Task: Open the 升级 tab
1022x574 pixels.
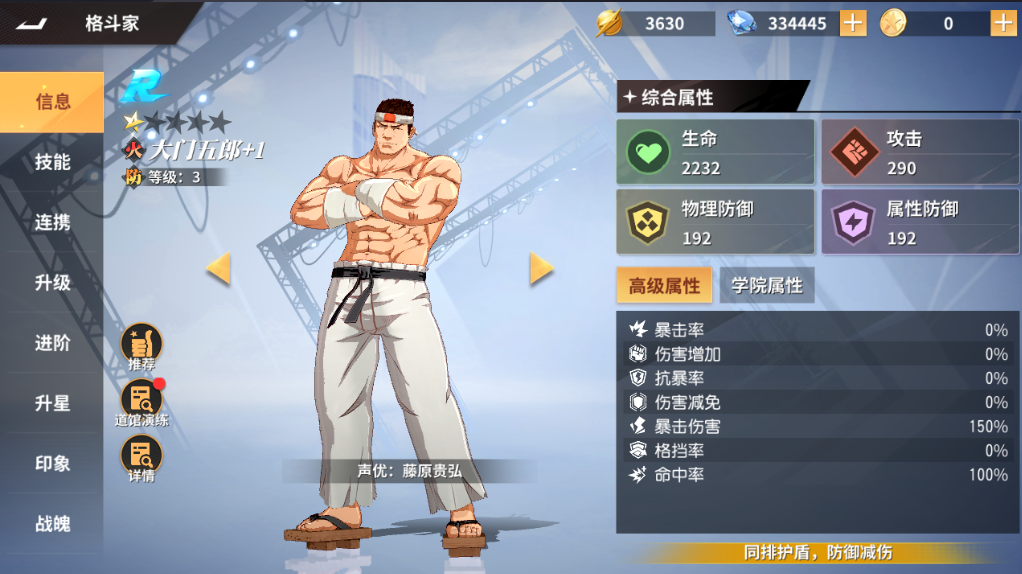Action: tap(53, 283)
